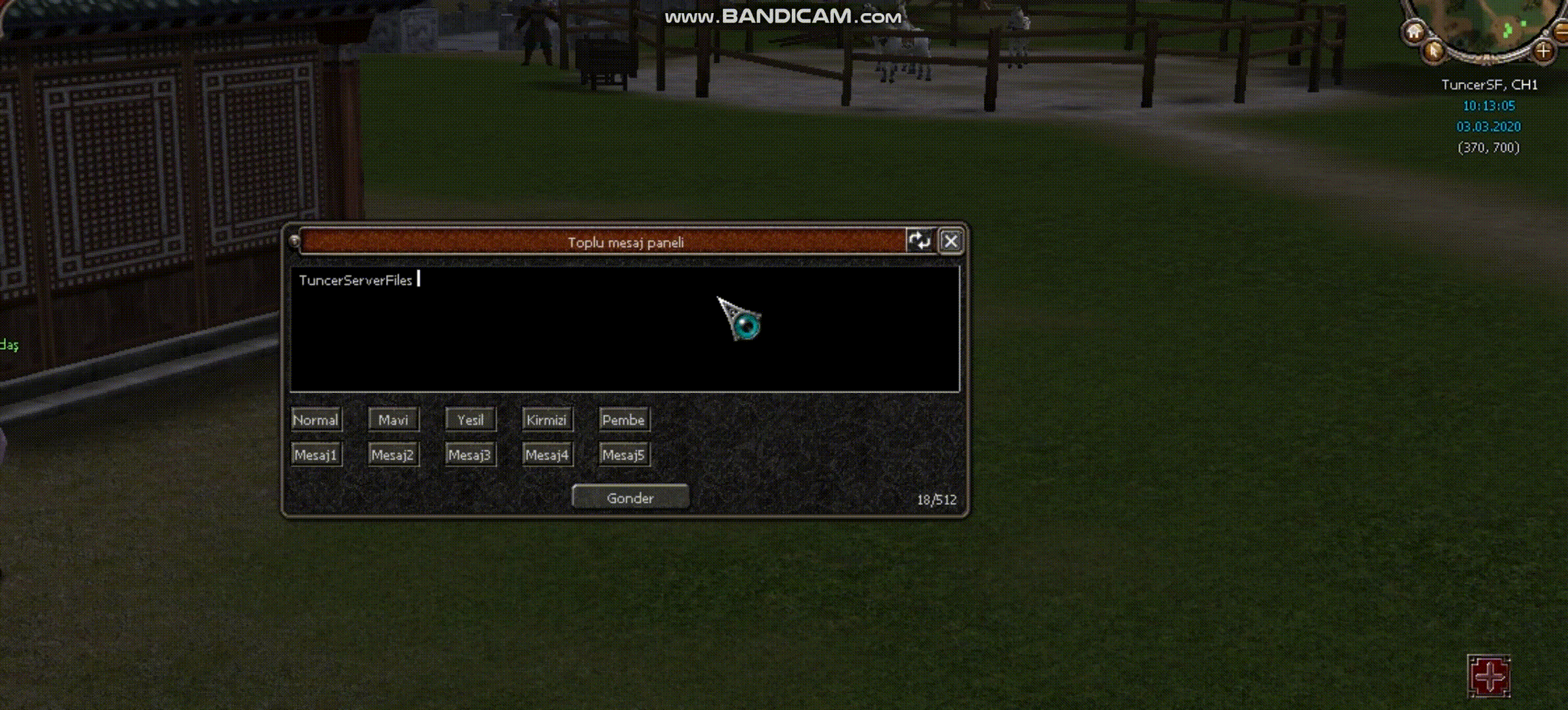
Task: Pick the Yesil color button
Action: coord(470,420)
